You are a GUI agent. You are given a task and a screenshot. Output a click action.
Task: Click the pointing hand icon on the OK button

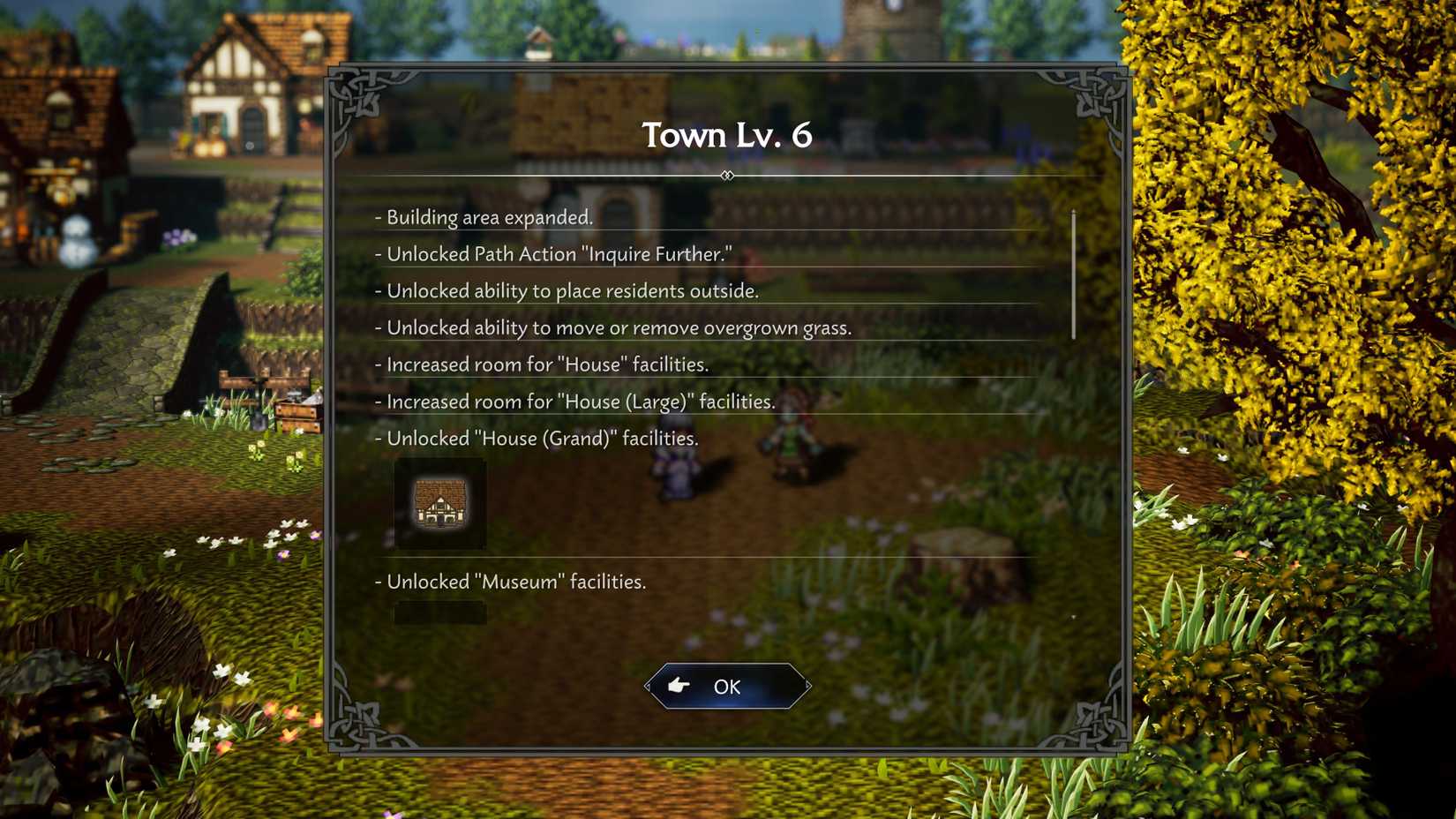click(678, 686)
